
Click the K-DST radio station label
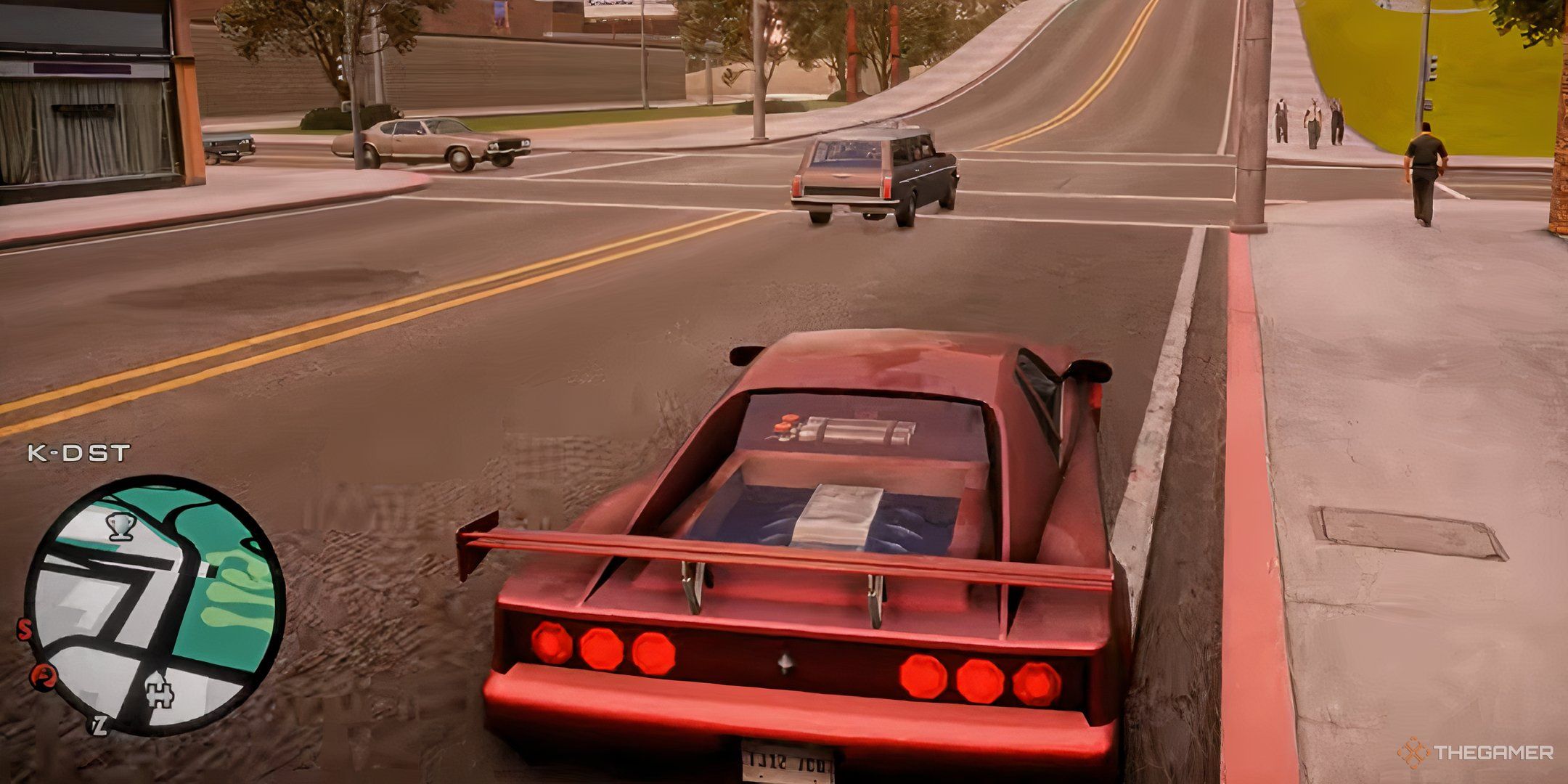(78, 454)
